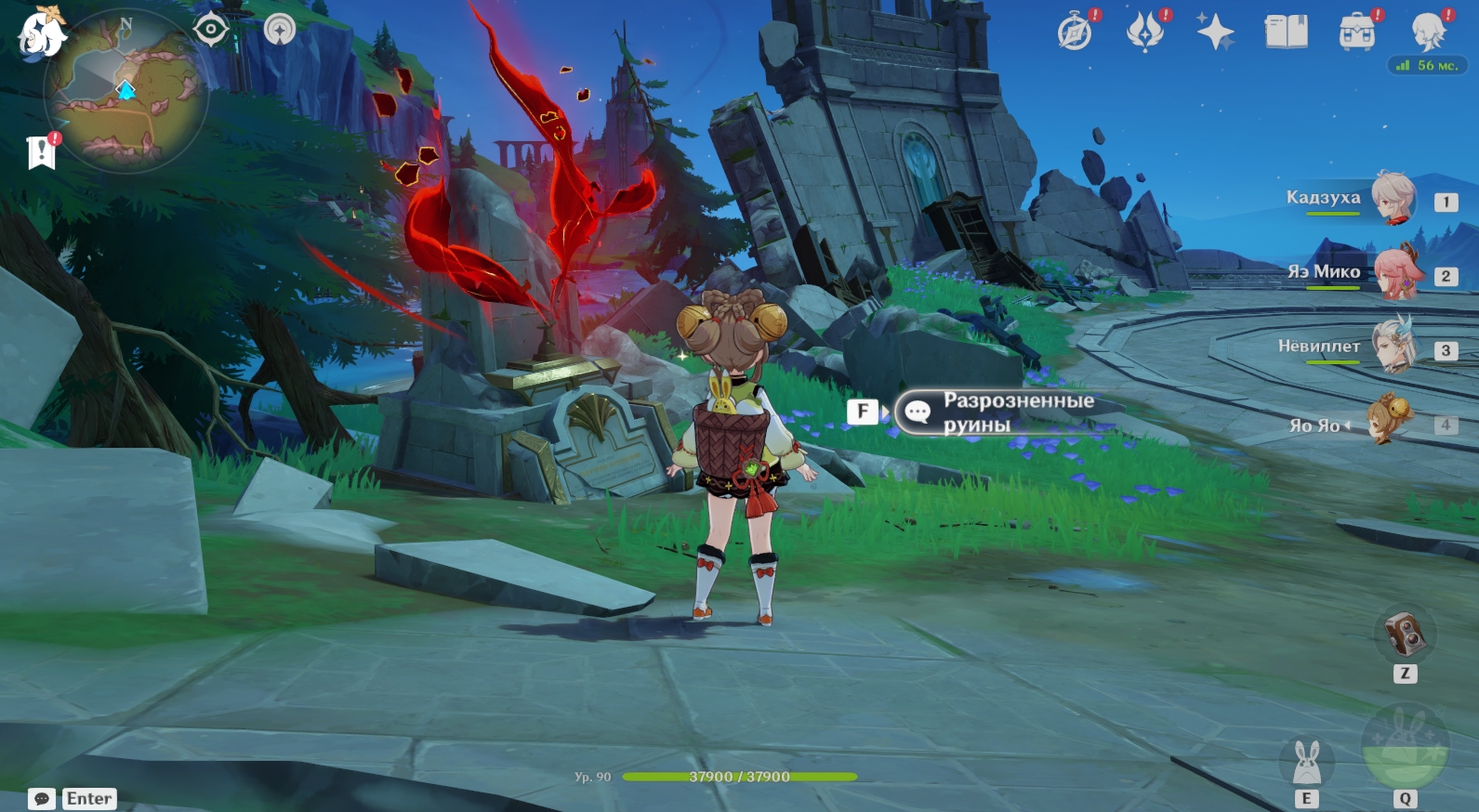Activate Yaoyao's elemental burst icon

point(1405,748)
